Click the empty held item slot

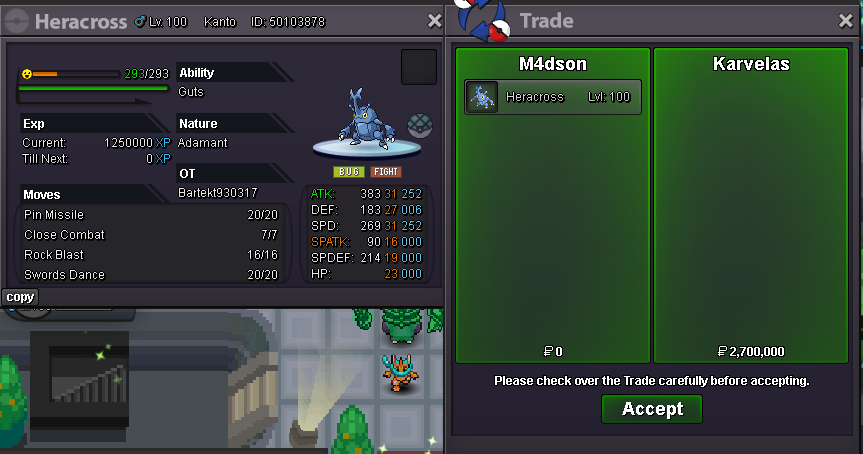[x=418, y=67]
